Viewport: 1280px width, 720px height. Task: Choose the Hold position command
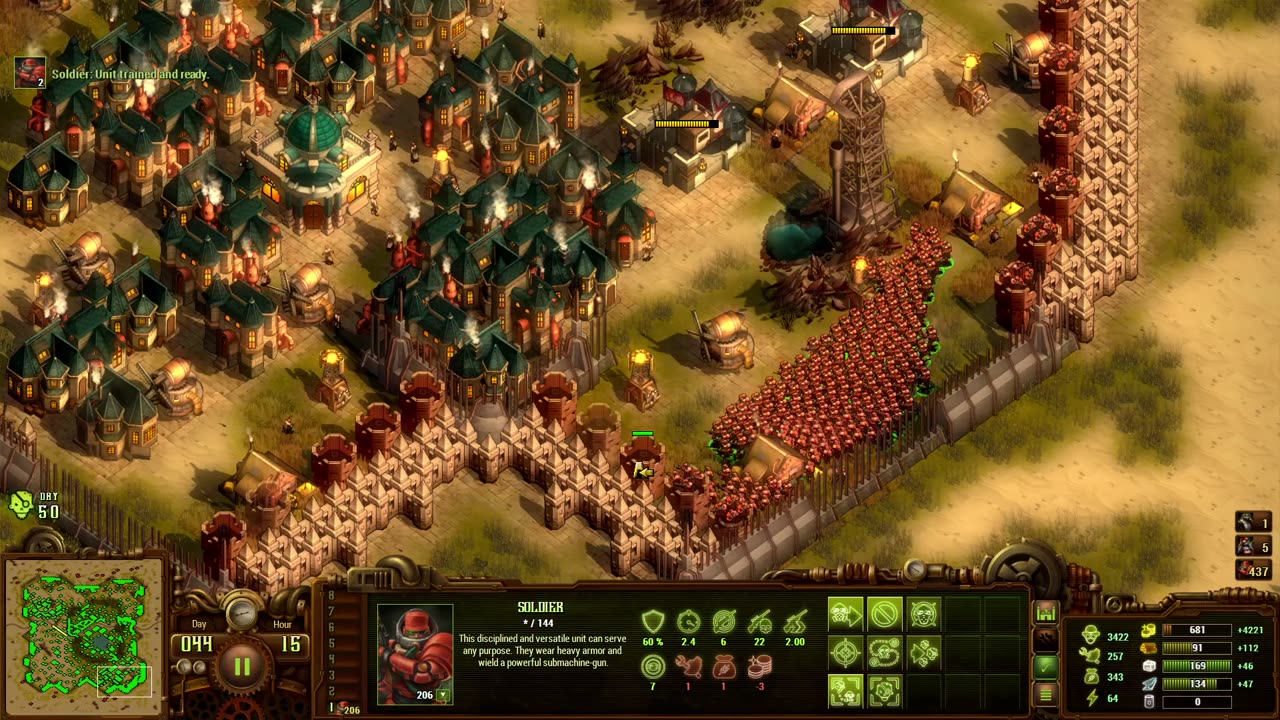pyautogui.click(x=924, y=613)
